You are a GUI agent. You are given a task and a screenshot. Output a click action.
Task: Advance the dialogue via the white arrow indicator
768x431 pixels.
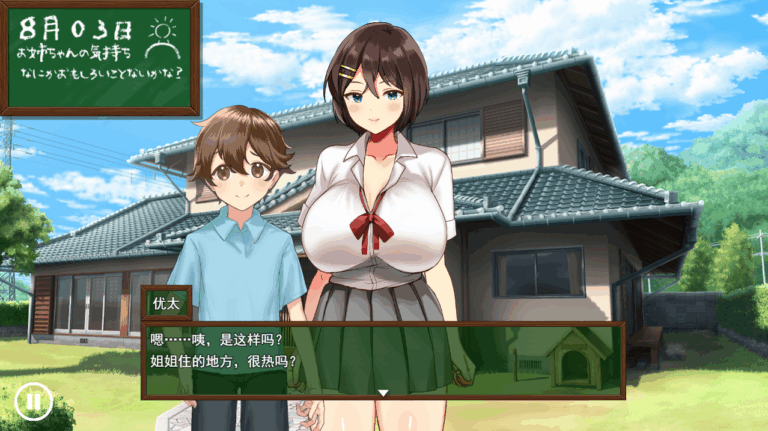pyautogui.click(x=382, y=393)
